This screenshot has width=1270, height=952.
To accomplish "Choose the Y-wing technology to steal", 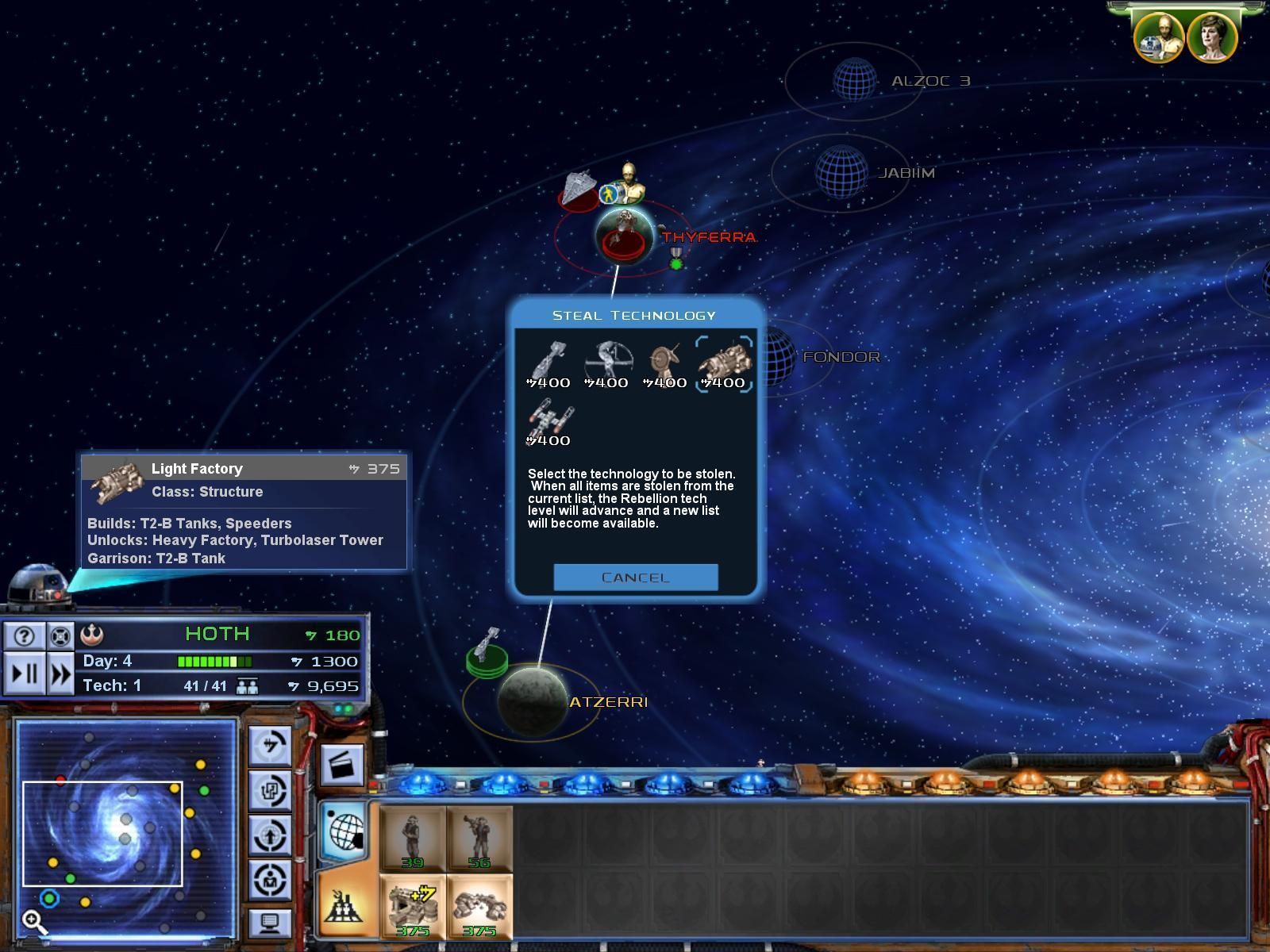I will pyautogui.click(x=549, y=422).
